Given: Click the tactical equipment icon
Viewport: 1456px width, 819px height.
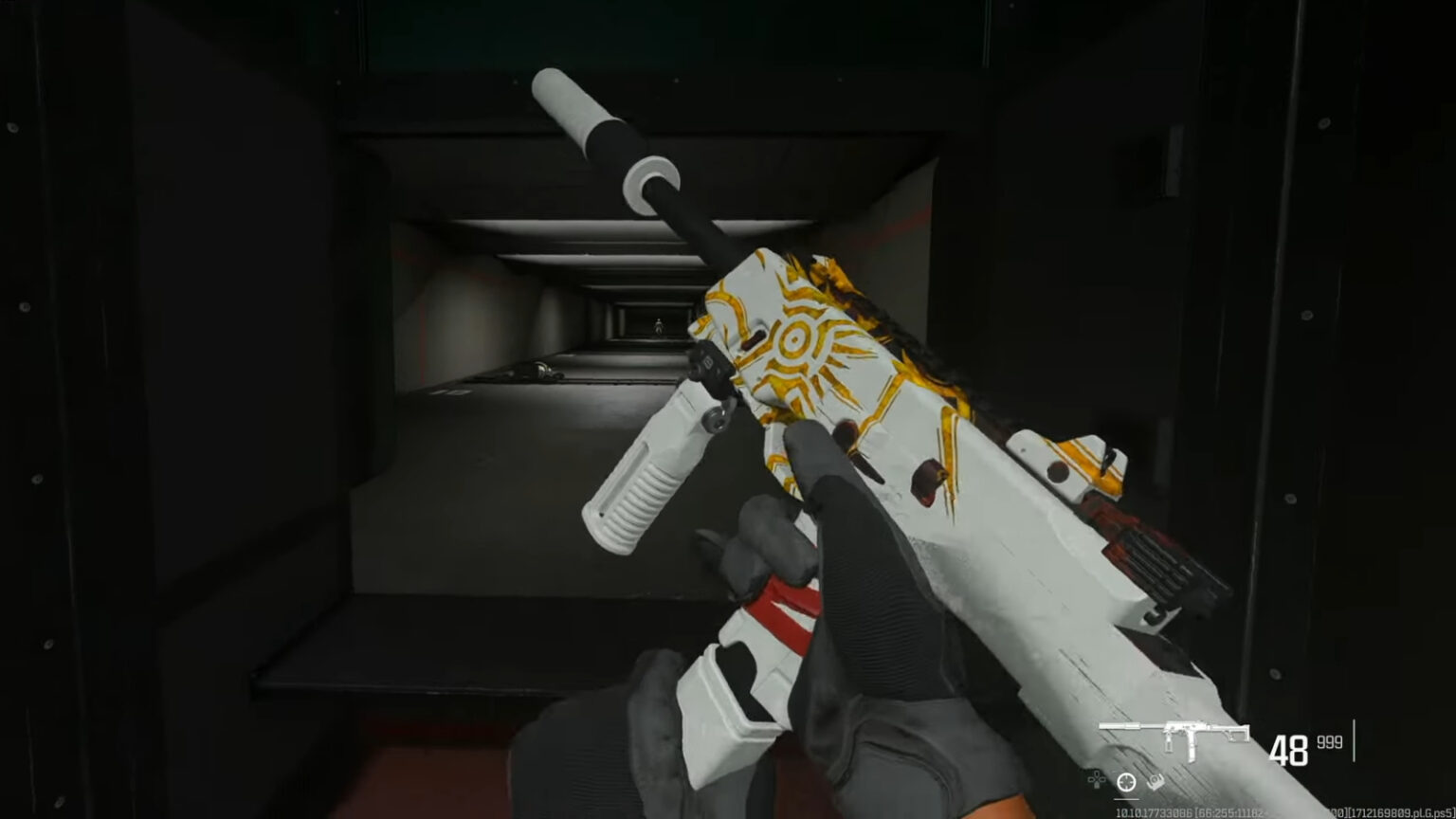Looking at the screenshot, I should pos(1155,782).
